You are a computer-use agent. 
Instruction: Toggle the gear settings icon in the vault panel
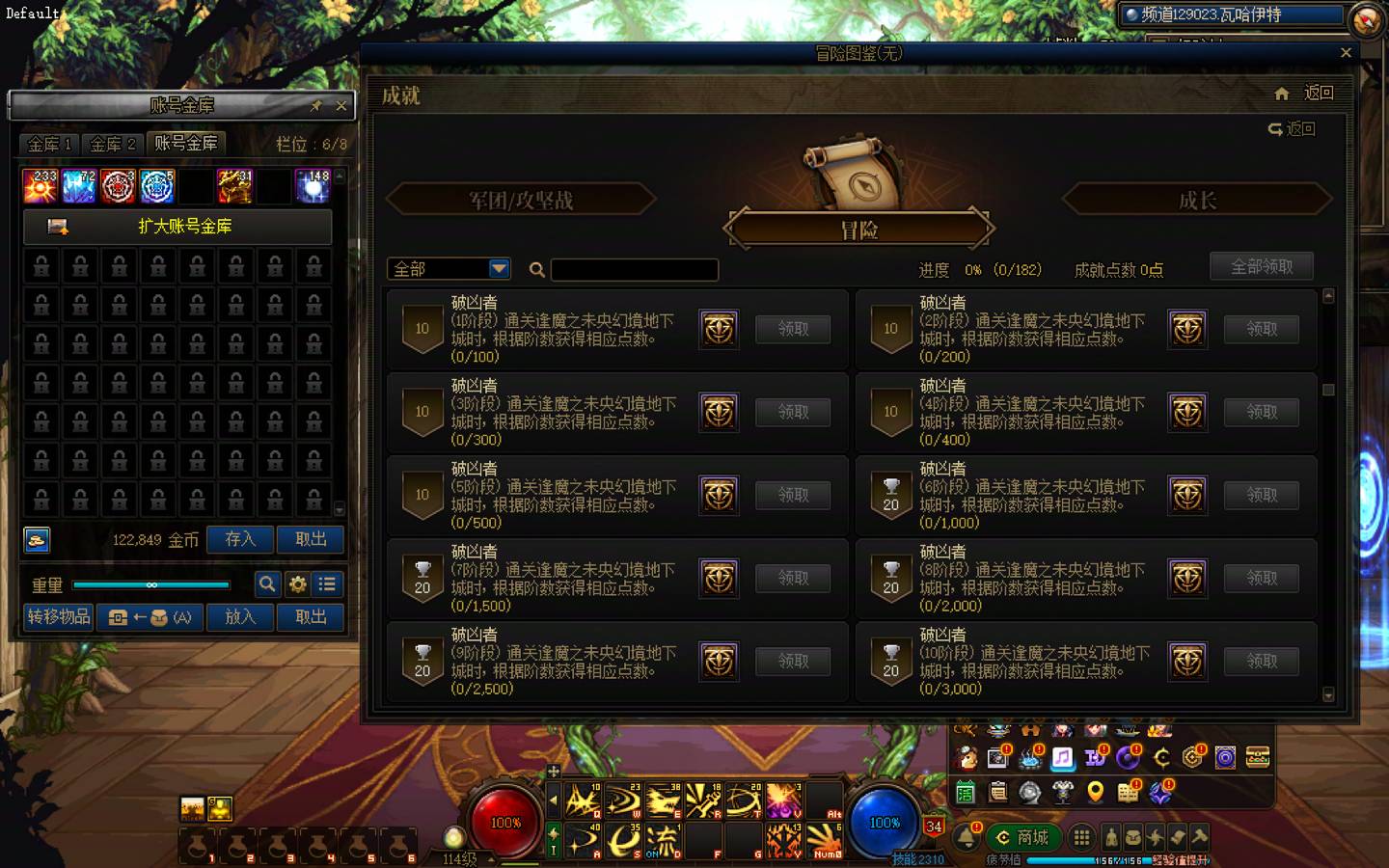click(x=297, y=584)
